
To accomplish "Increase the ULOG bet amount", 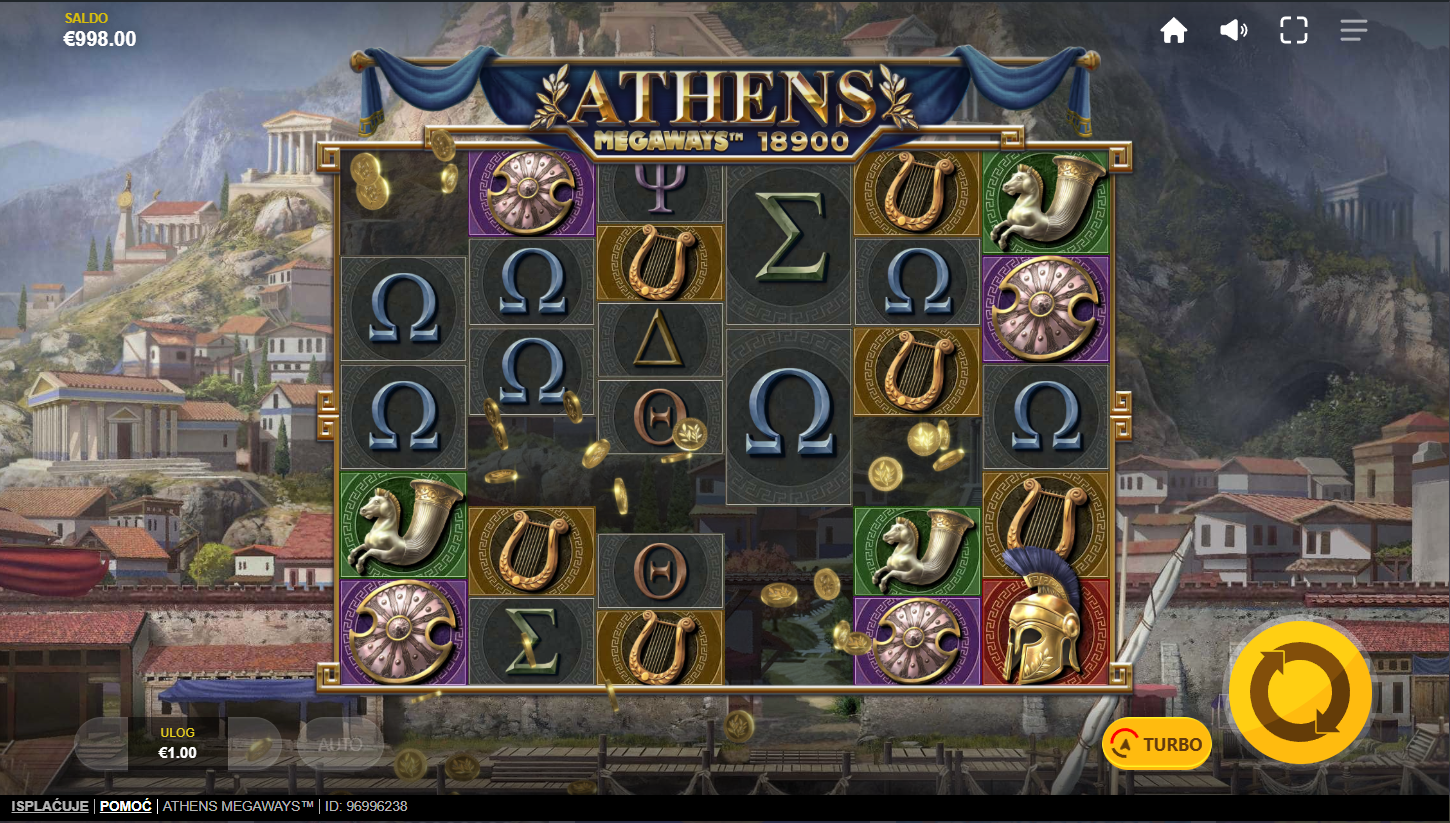I will tap(255, 744).
